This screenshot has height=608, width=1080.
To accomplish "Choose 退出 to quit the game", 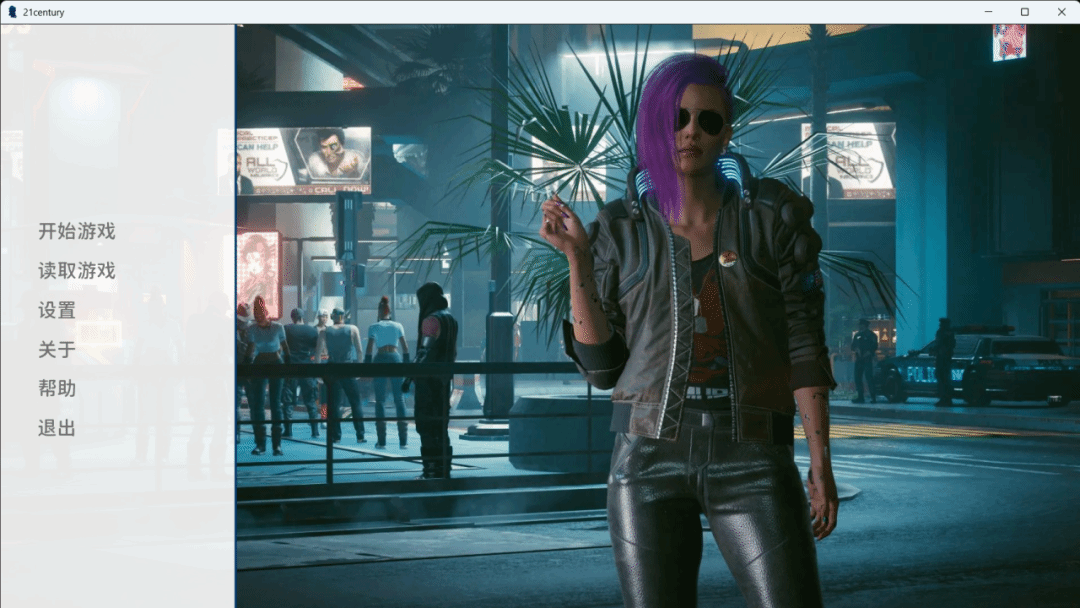I will click(x=57, y=428).
